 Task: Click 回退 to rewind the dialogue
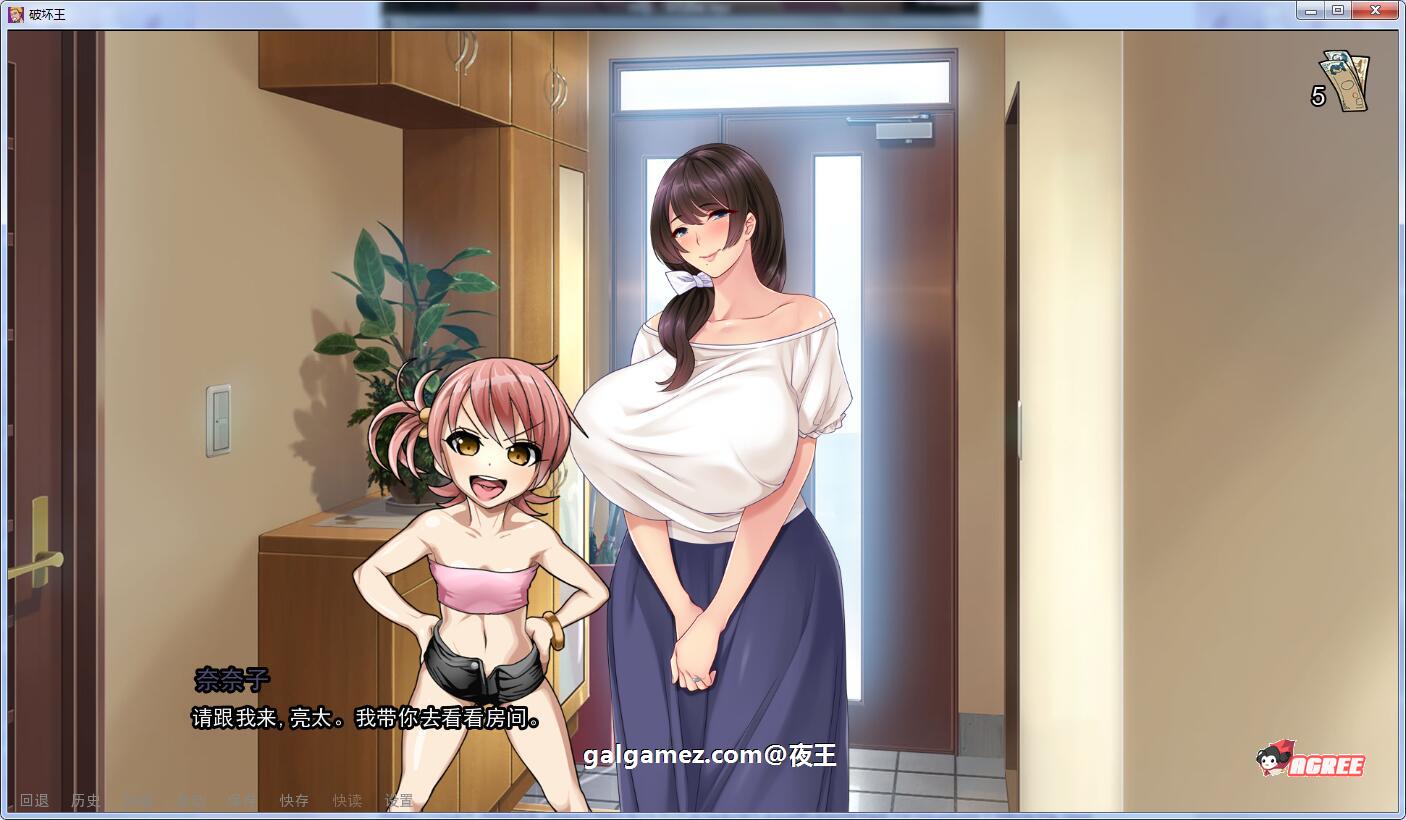35,800
